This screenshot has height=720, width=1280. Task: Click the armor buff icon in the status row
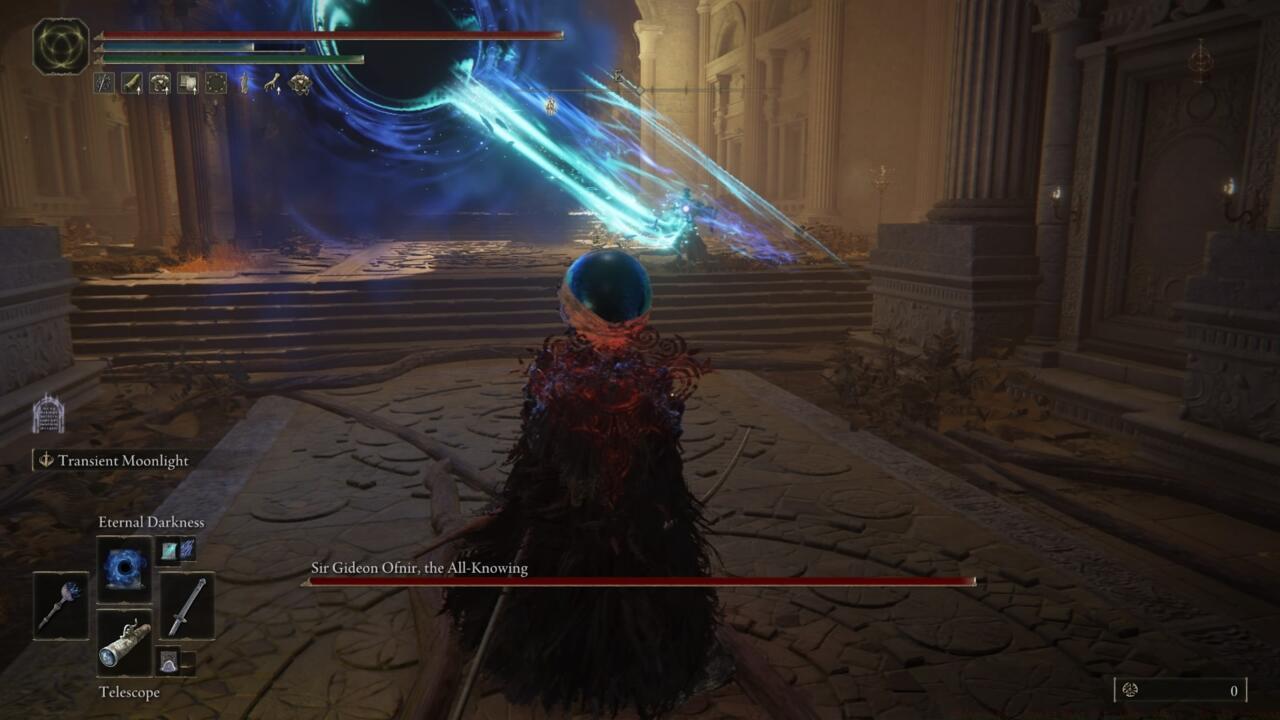click(159, 83)
